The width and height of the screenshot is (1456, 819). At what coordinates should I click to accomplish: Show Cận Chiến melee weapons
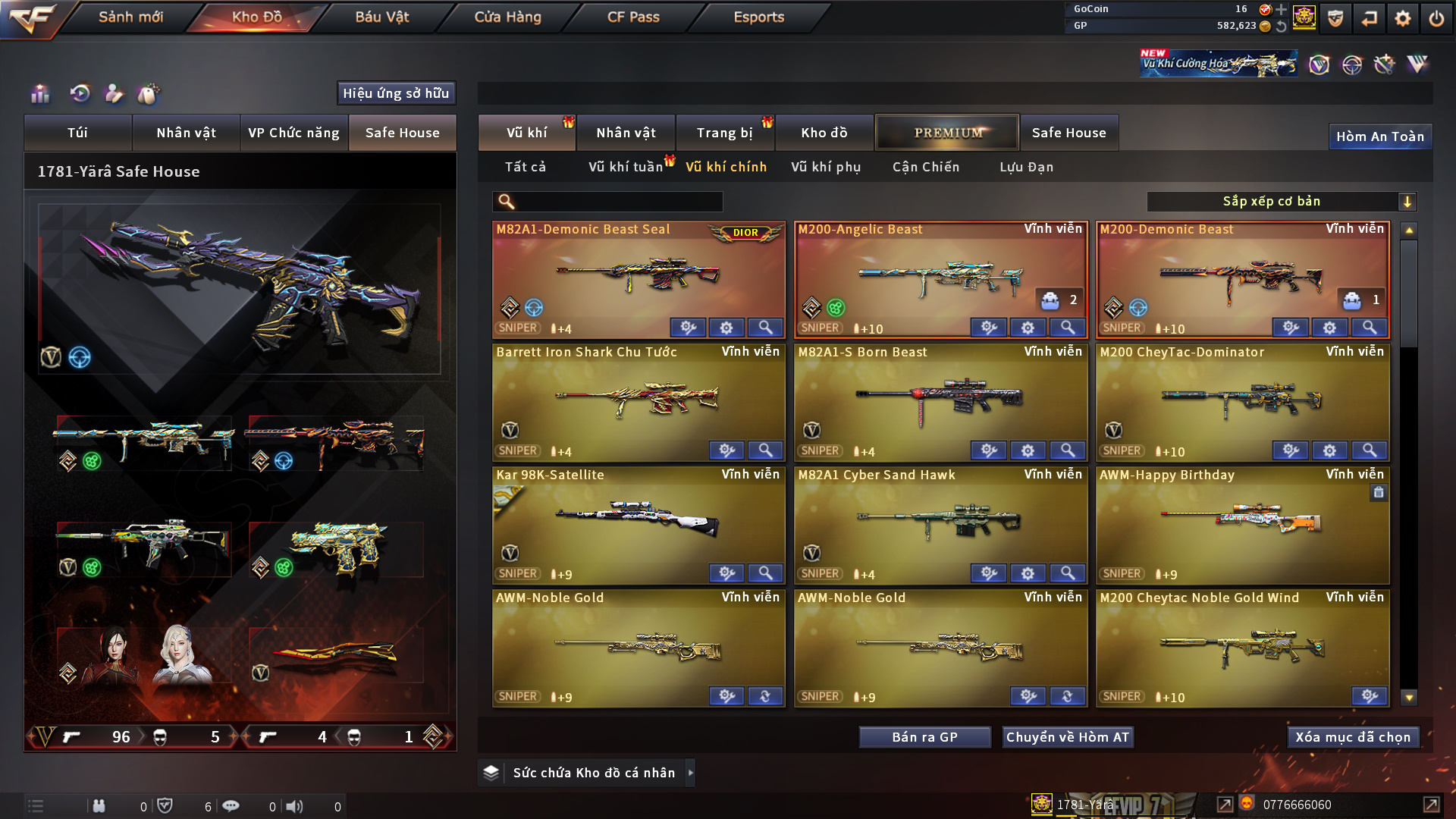click(x=926, y=167)
